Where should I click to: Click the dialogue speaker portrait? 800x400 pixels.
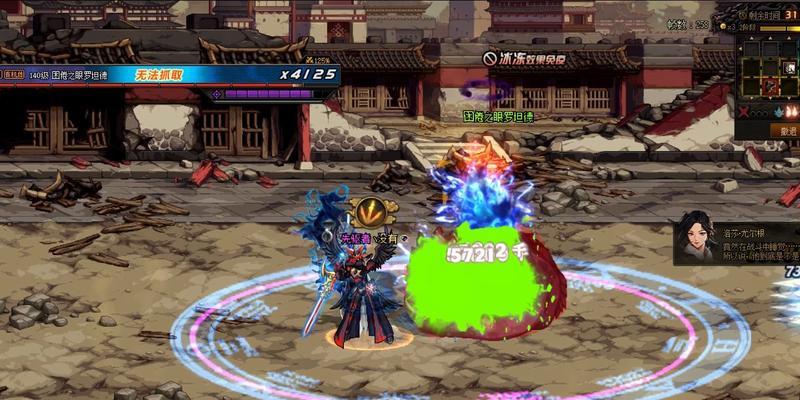[696, 237]
